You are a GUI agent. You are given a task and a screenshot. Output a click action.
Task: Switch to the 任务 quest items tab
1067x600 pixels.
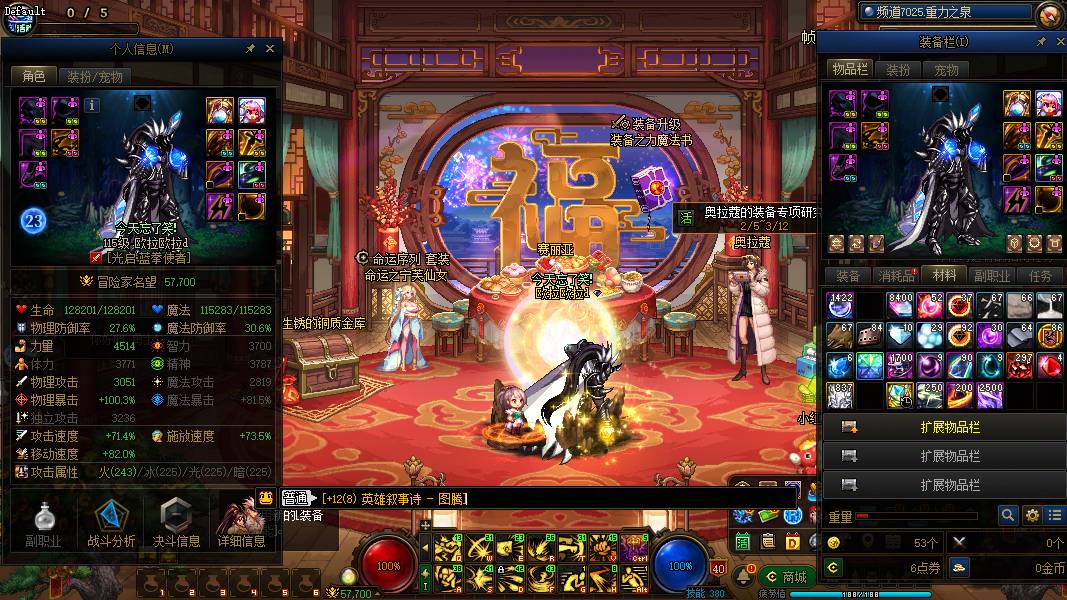pyautogui.click(x=1040, y=276)
